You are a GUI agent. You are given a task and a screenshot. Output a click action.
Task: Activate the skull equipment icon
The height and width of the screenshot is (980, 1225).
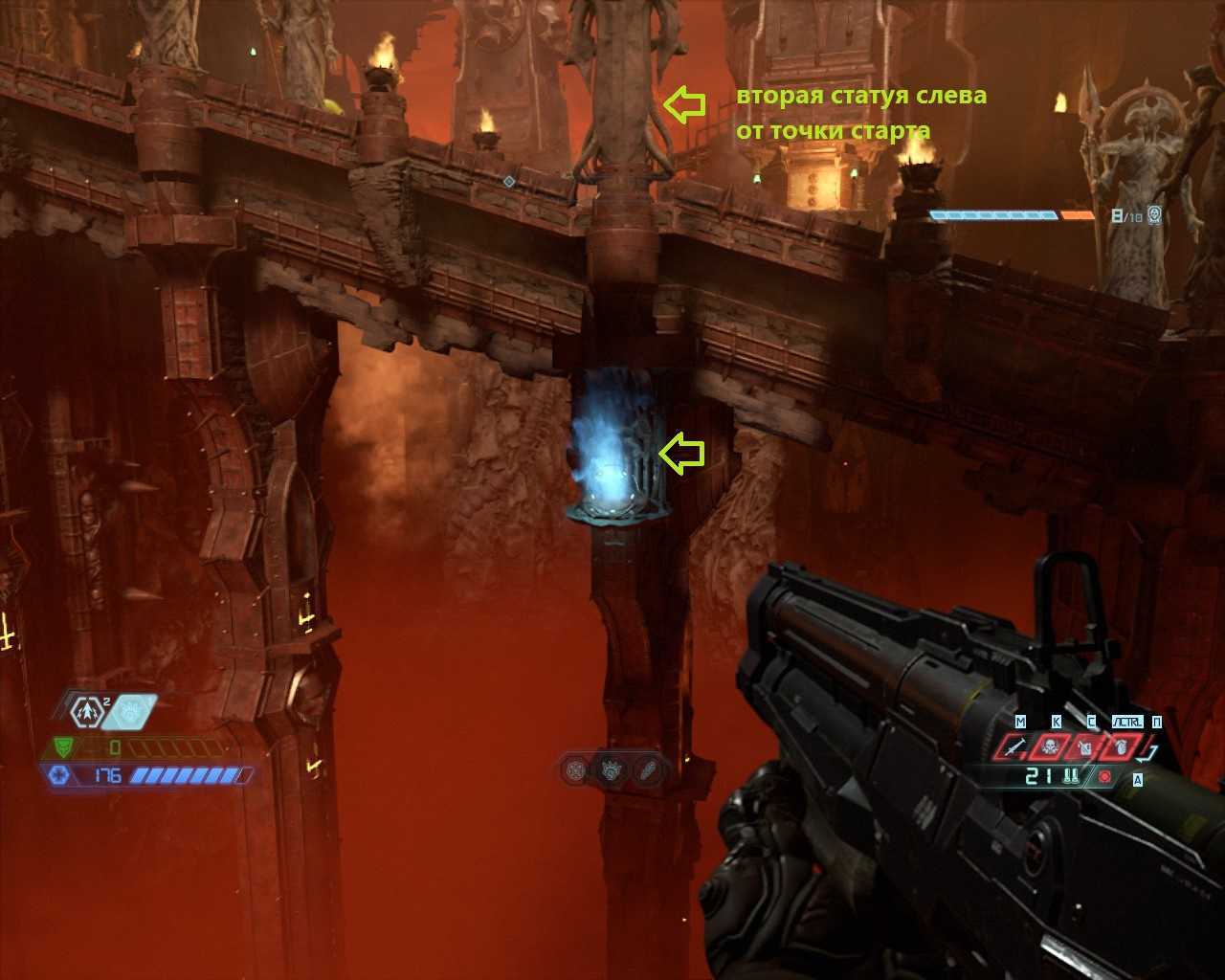click(1050, 746)
